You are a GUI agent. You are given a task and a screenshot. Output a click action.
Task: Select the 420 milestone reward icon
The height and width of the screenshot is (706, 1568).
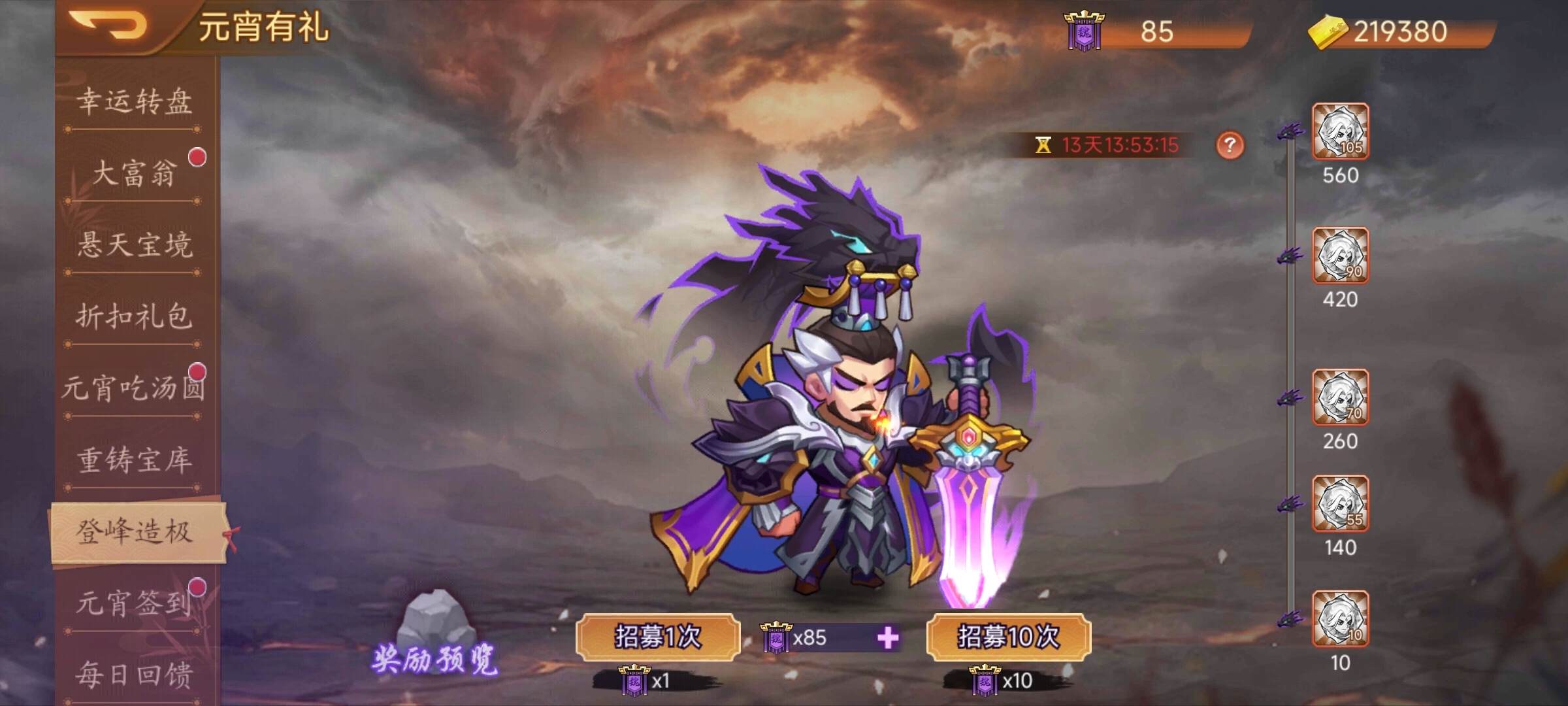coord(1340,256)
